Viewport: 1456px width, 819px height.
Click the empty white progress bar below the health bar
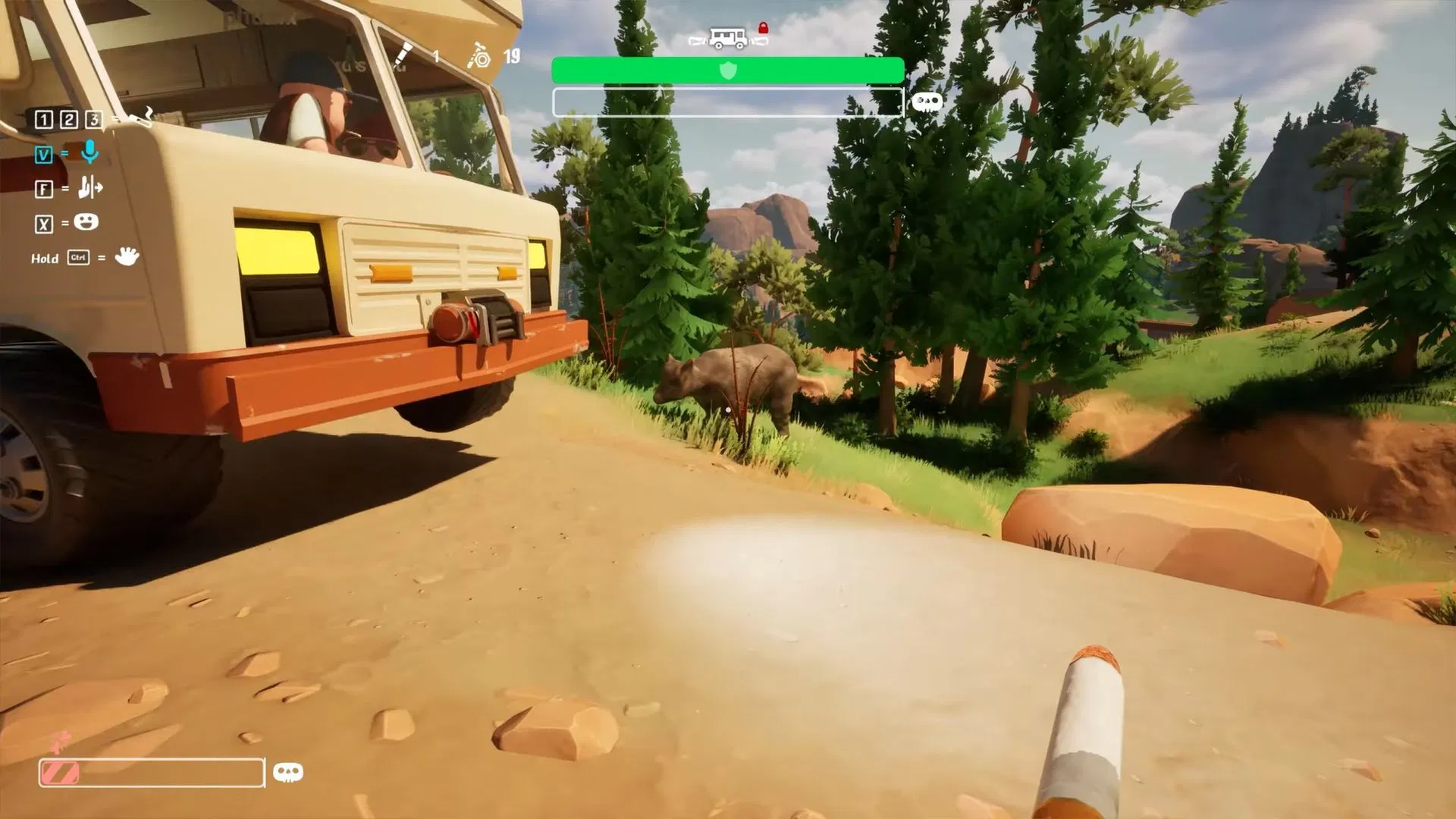pos(728,101)
